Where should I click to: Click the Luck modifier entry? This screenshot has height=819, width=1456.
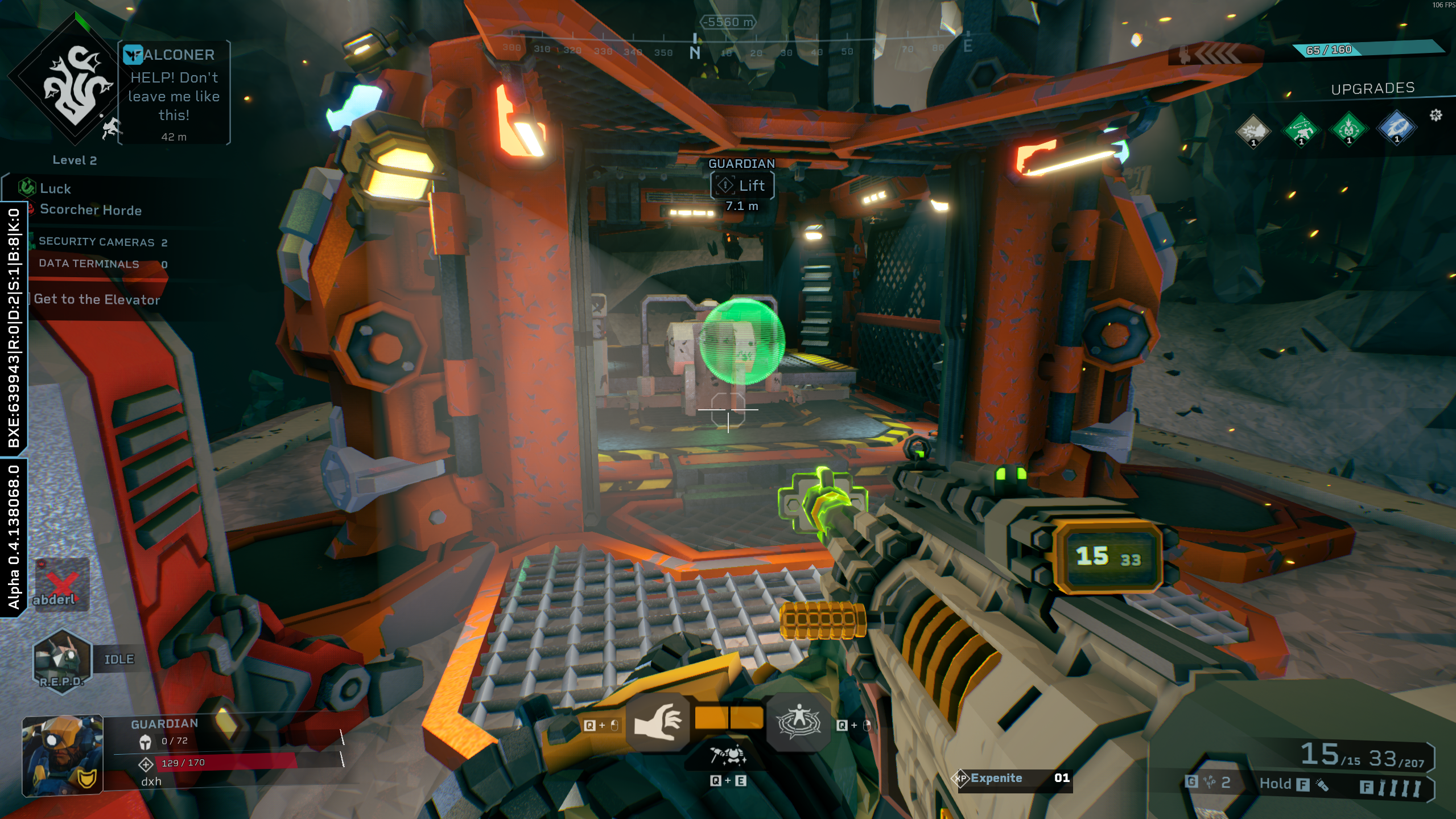click(x=55, y=188)
